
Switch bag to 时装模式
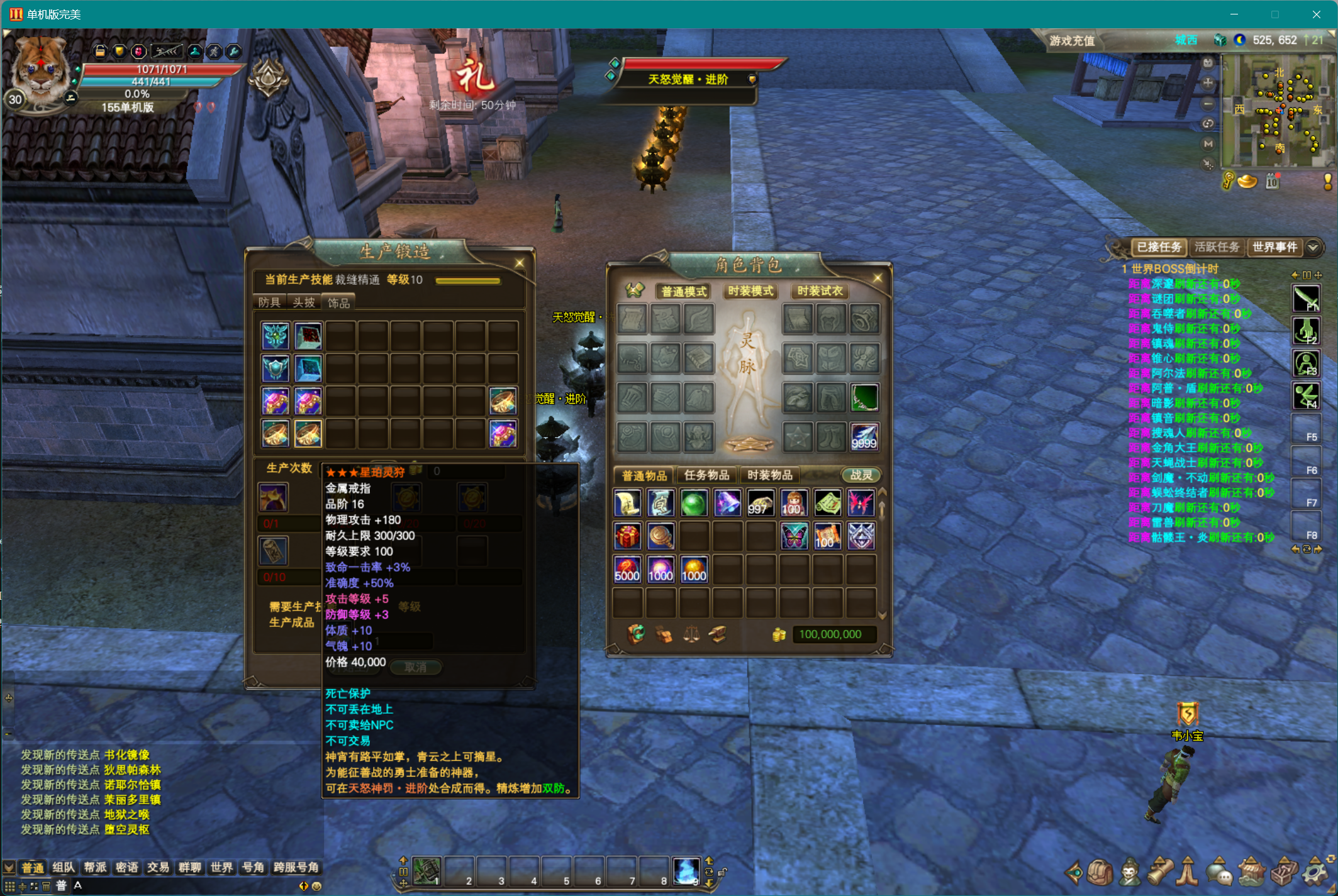tap(750, 291)
